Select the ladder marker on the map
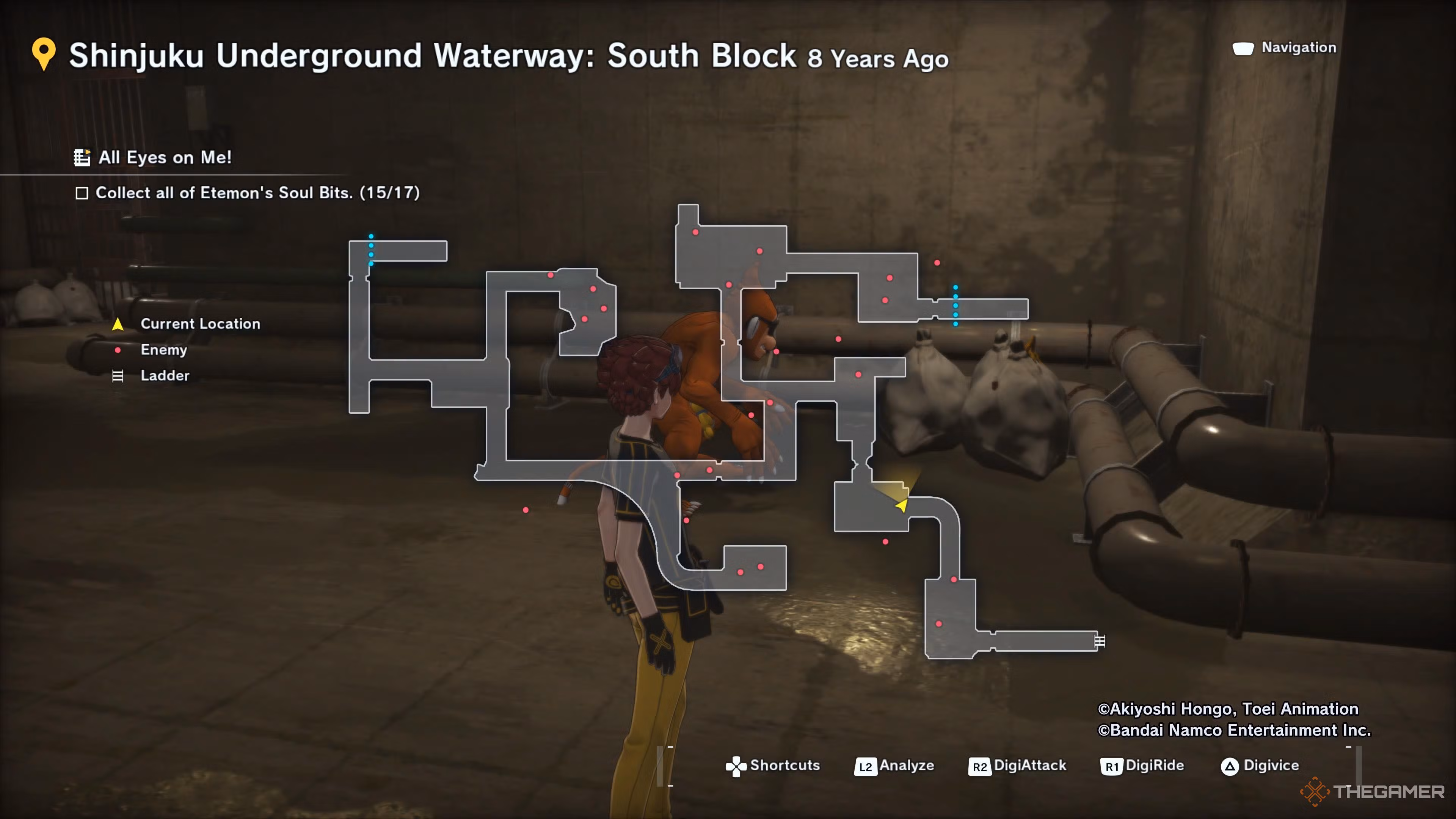Screen dimensions: 1456x819 click(x=1099, y=641)
